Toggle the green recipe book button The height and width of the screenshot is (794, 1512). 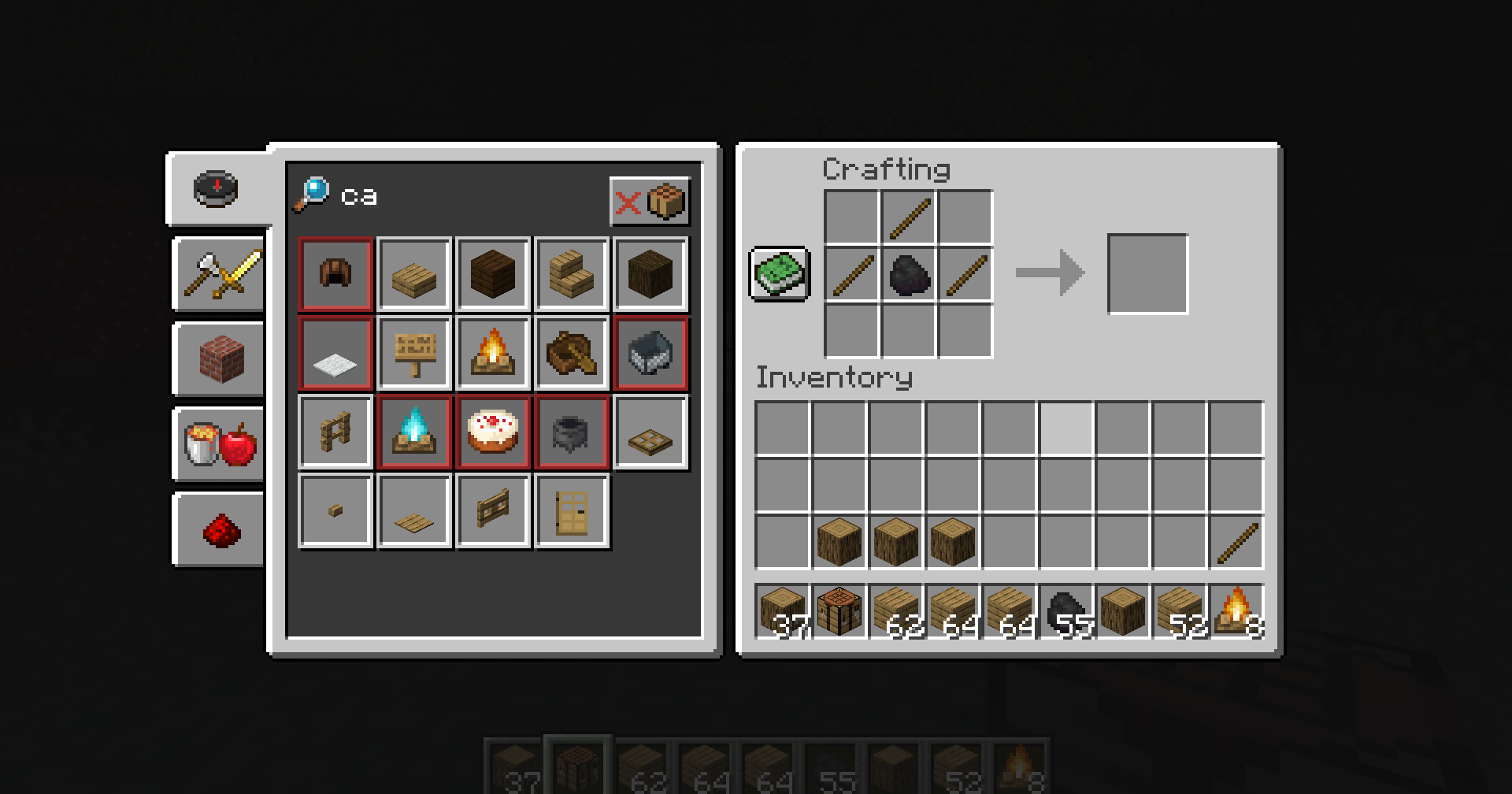click(780, 273)
